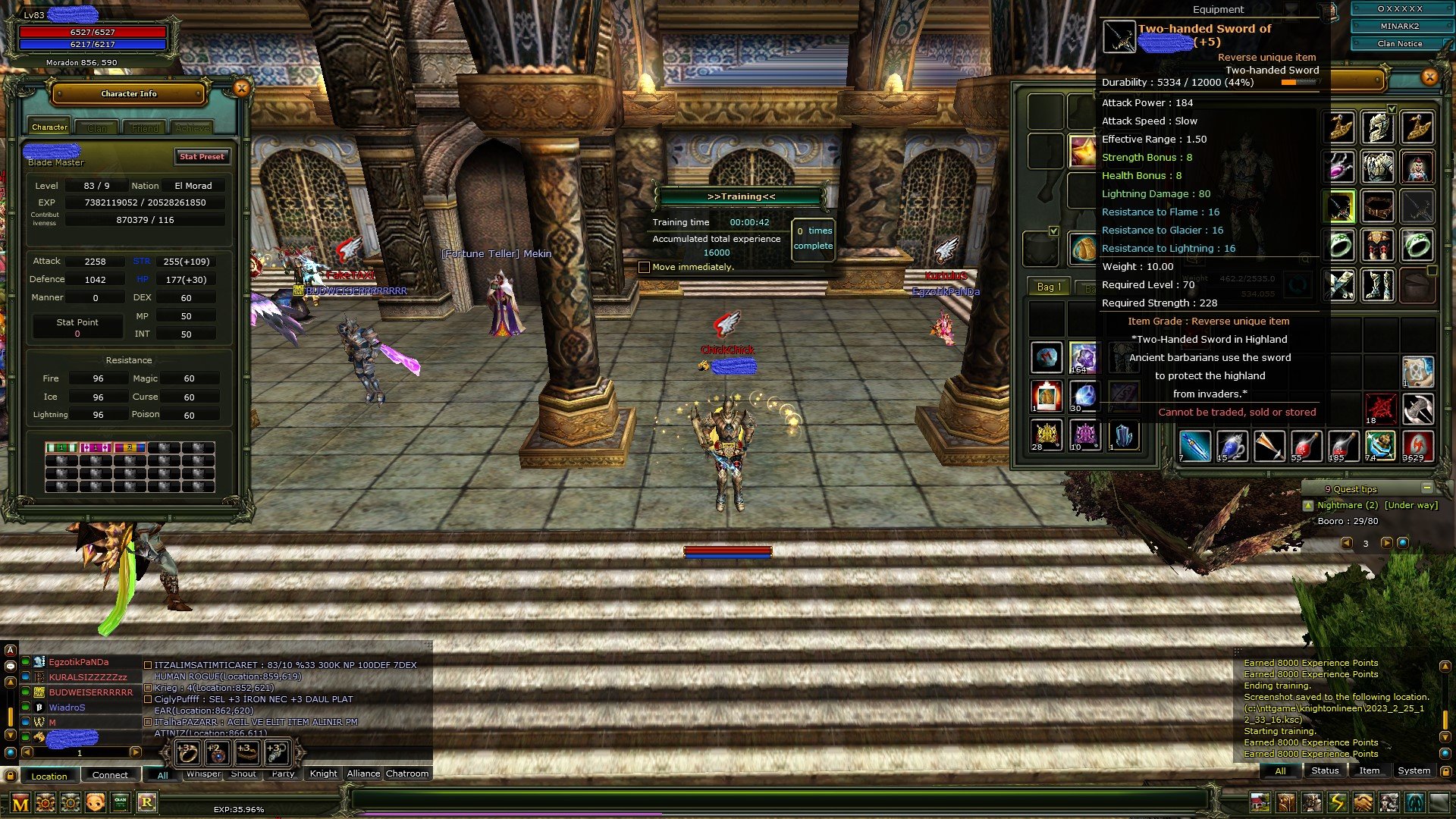This screenshot has width=1456, height=819.
Task: Open the Clan Notice panel
Action: coord(1399,44)
